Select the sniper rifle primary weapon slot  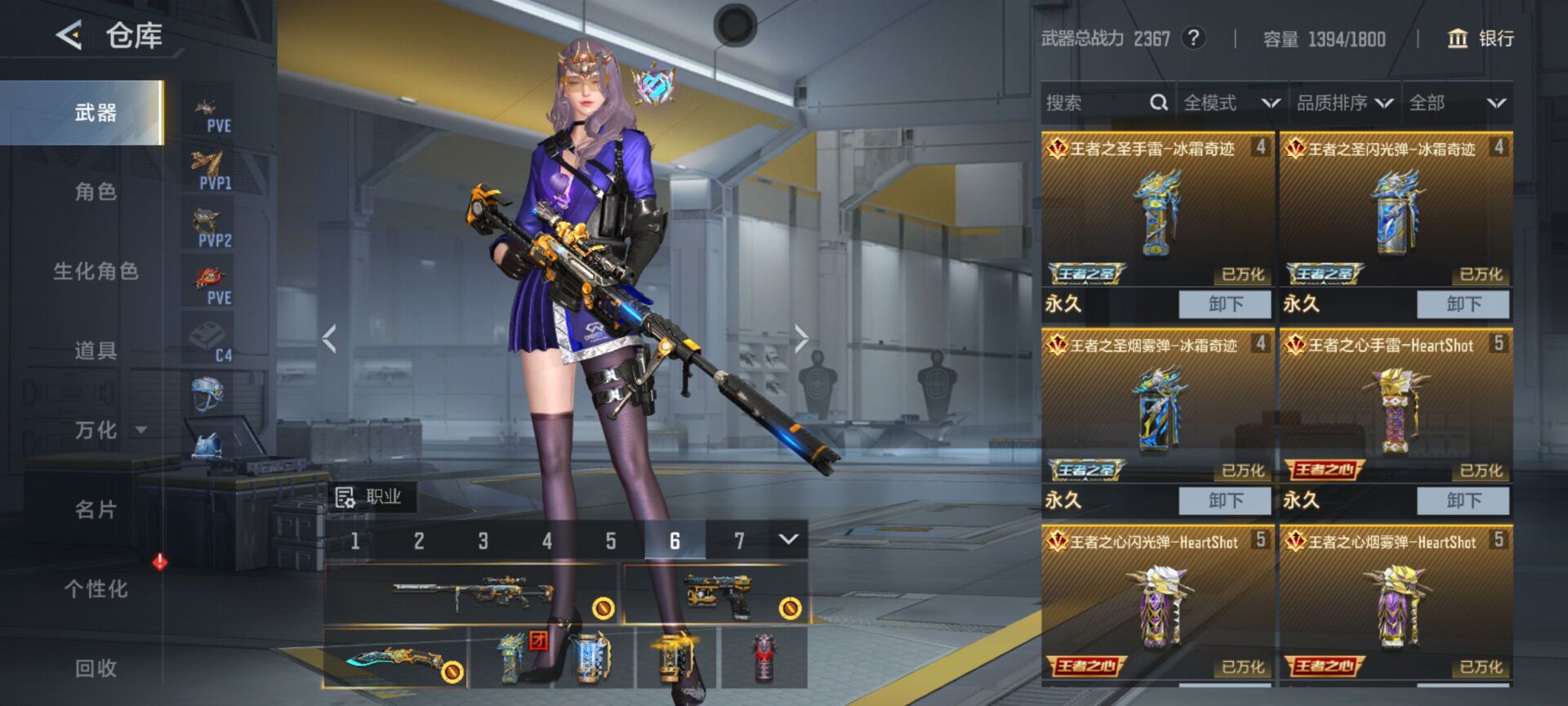coord(471,594)
